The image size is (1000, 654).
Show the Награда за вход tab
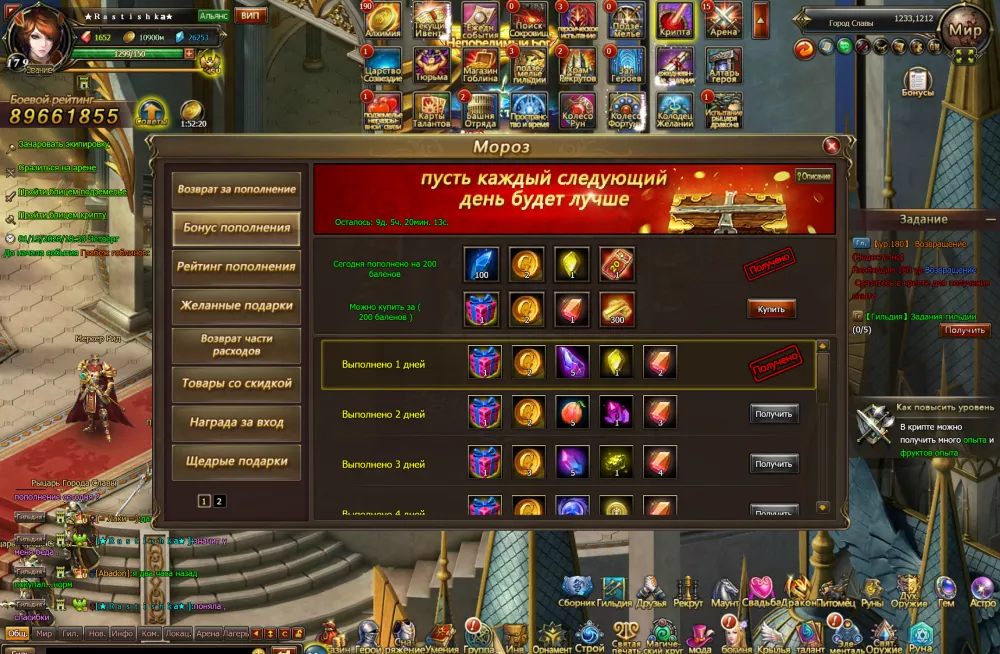(237, 422)
